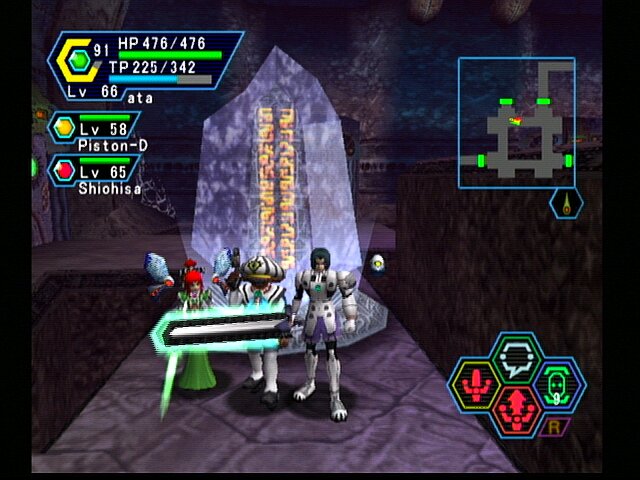Viewport: 640px width, 480px height.
Task: Open player ata's status panel
Action: coord(145,66)
